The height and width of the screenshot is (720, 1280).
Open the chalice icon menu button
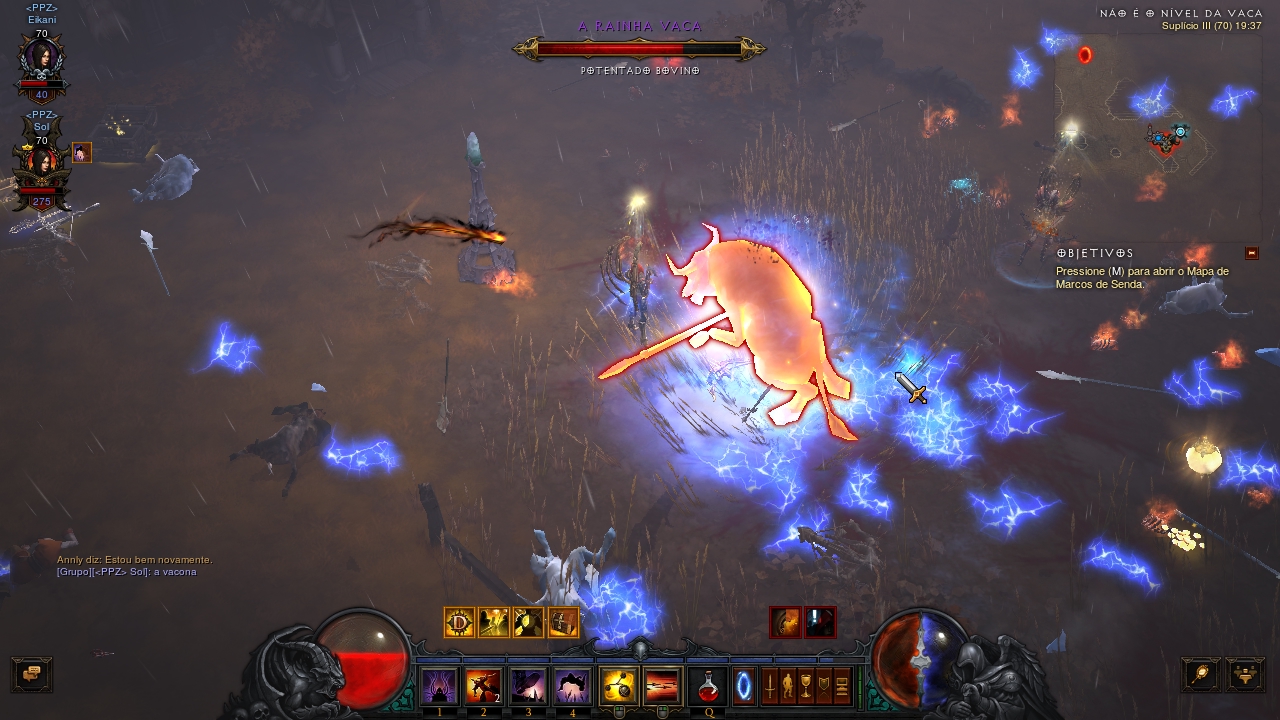coord(806,686)
